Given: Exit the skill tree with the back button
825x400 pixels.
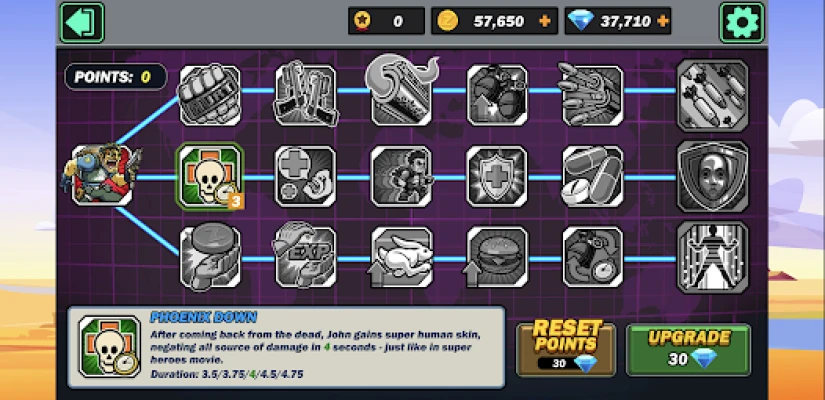Looking at the screenshot, I should tap(82, 21).
